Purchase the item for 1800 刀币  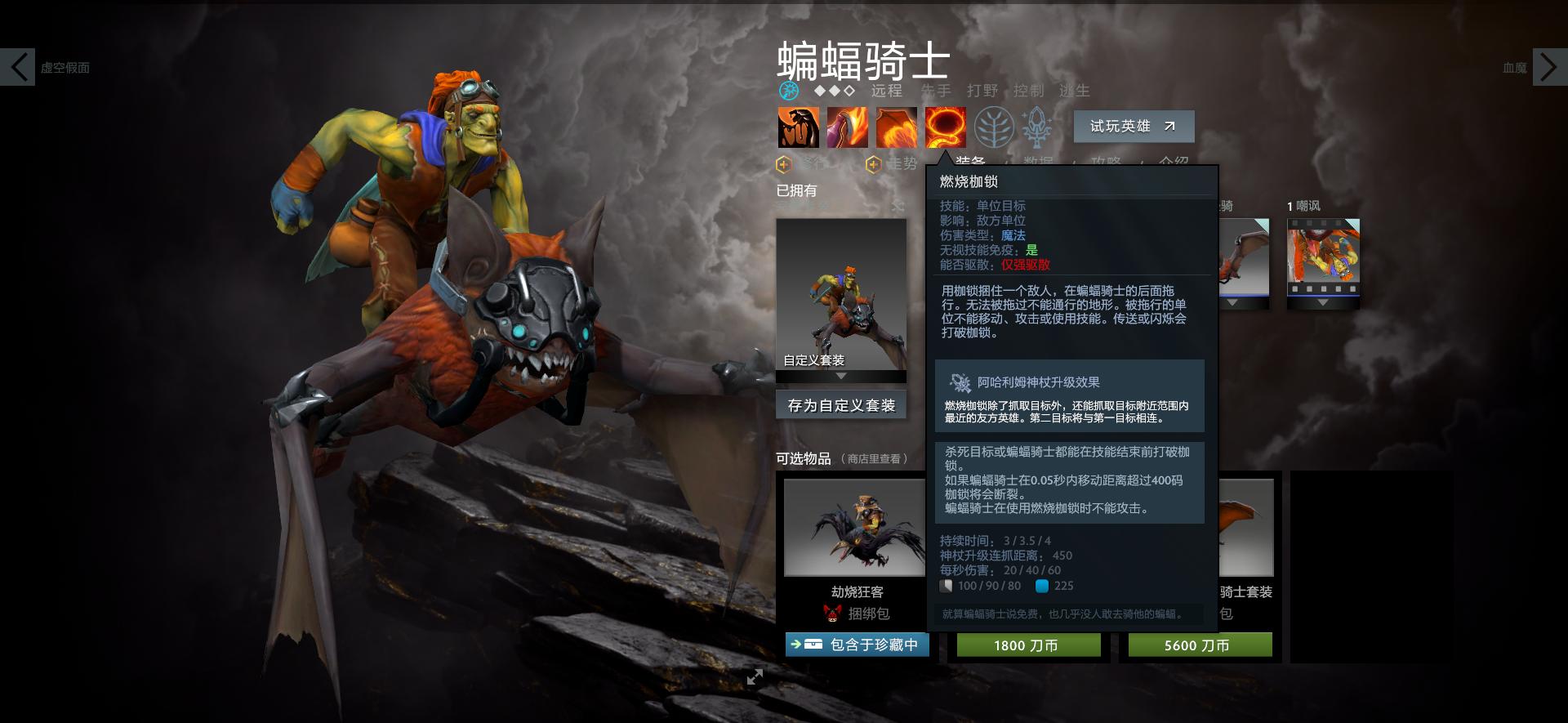tap(1027, 645)
